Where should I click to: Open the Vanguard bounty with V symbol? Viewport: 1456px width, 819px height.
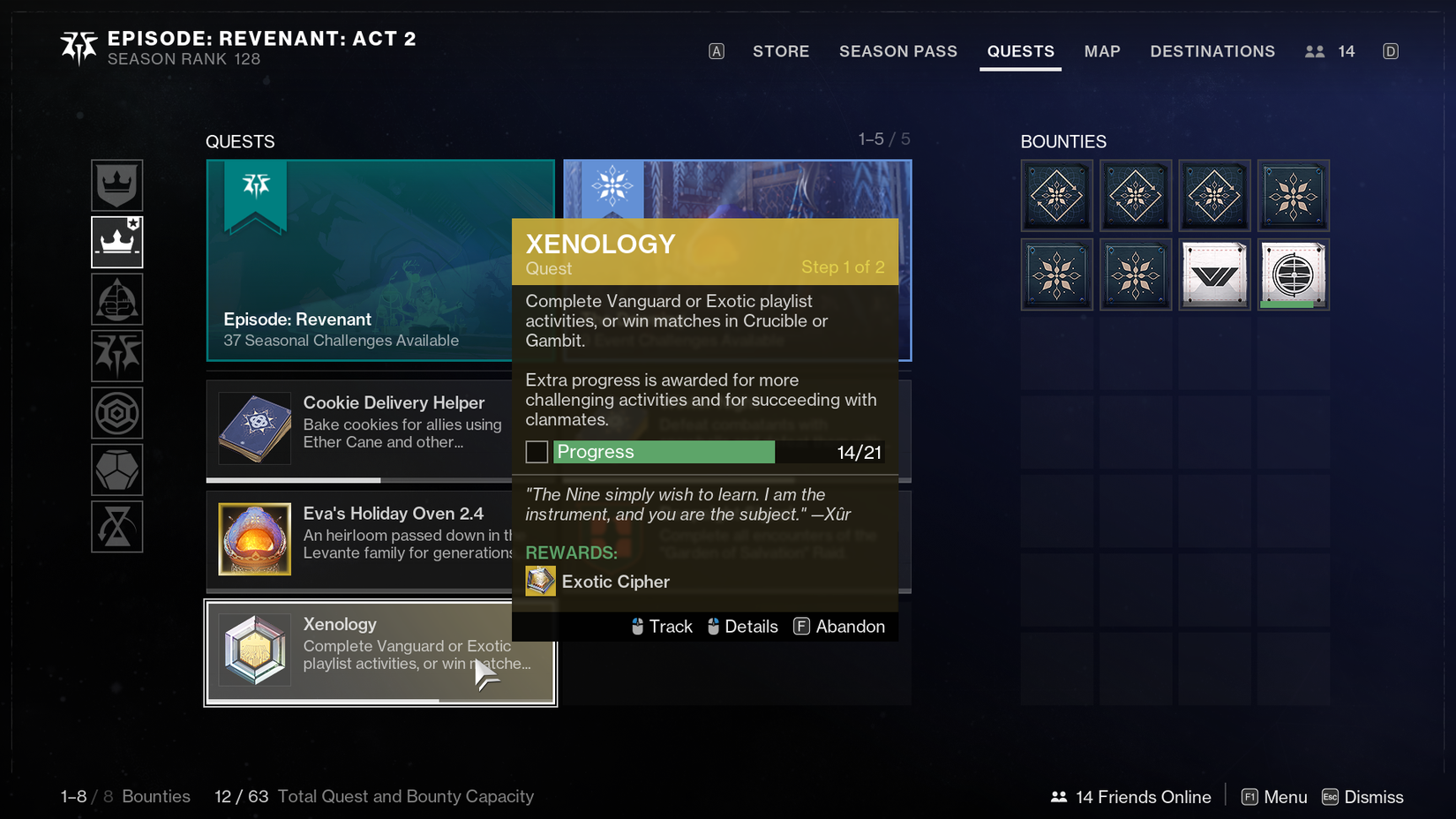(x=1214, y=274)
